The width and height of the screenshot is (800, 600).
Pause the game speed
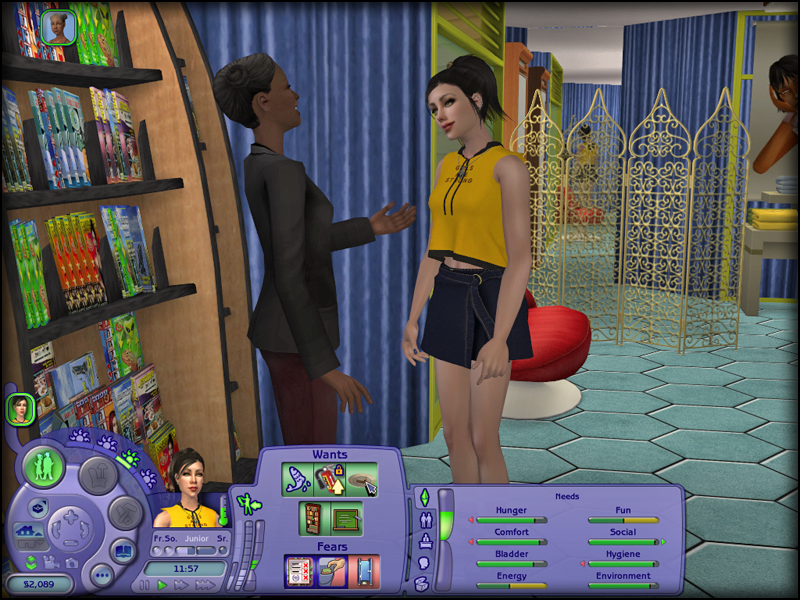[144, 585]
